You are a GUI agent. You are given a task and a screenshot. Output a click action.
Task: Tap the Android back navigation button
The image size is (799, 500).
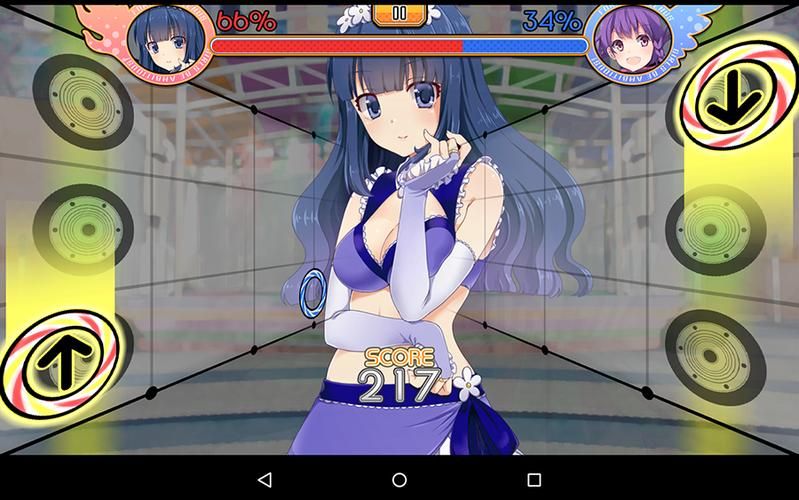click(x=265, y=480)
